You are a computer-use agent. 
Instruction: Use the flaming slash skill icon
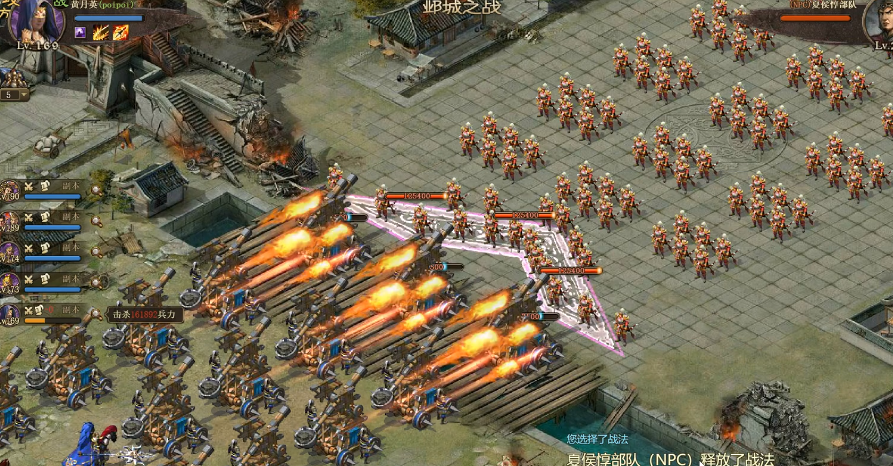pyautogui.click(x=101, y=33)
